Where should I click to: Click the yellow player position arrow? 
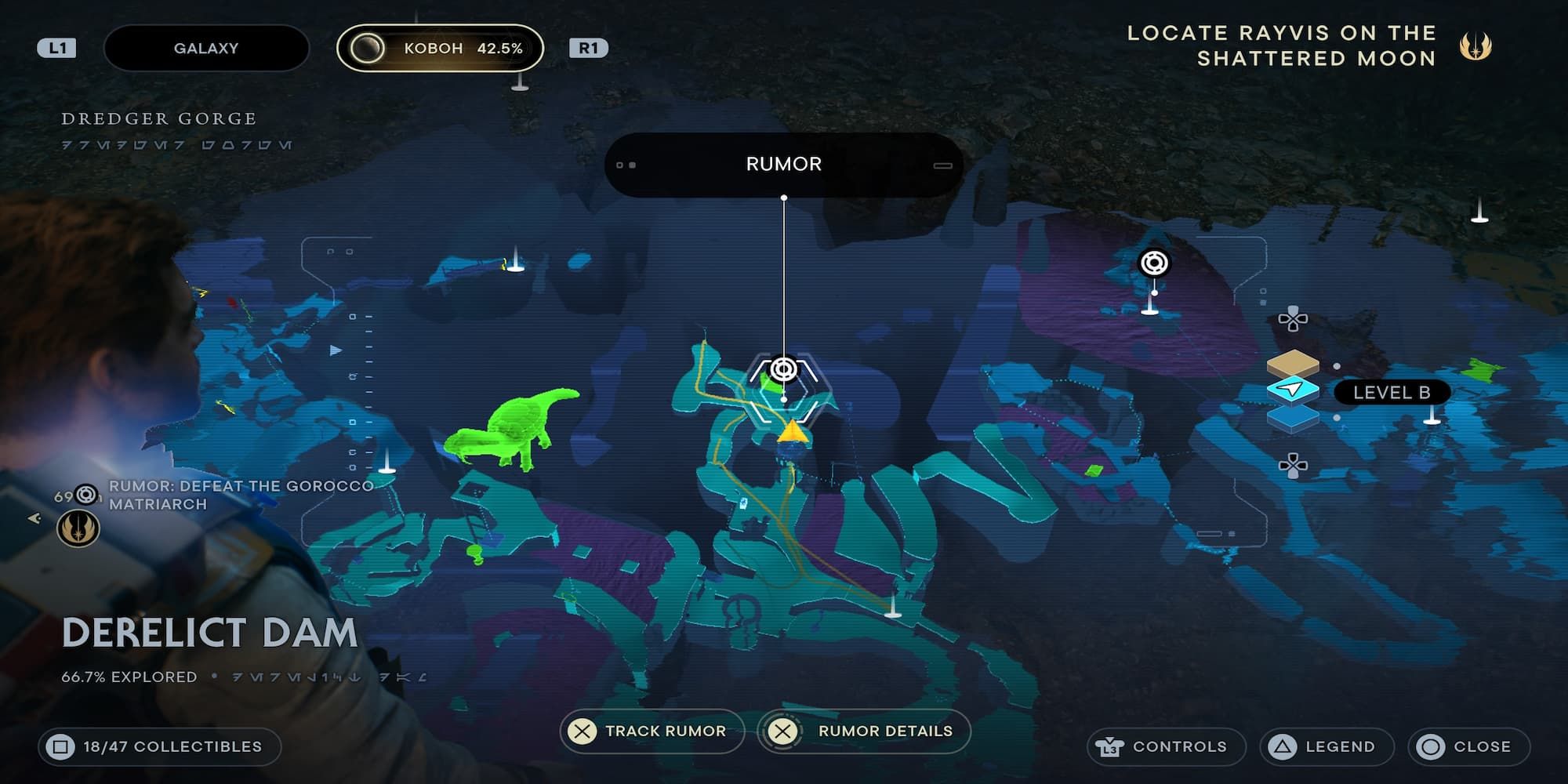coord(793,432)
